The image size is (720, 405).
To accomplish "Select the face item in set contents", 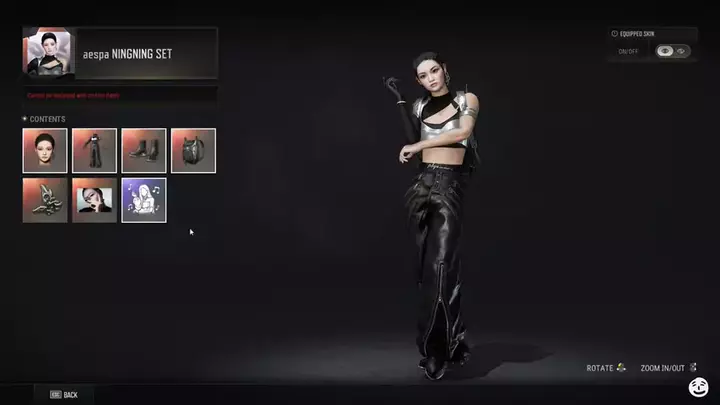I will [x=45, y=150].
